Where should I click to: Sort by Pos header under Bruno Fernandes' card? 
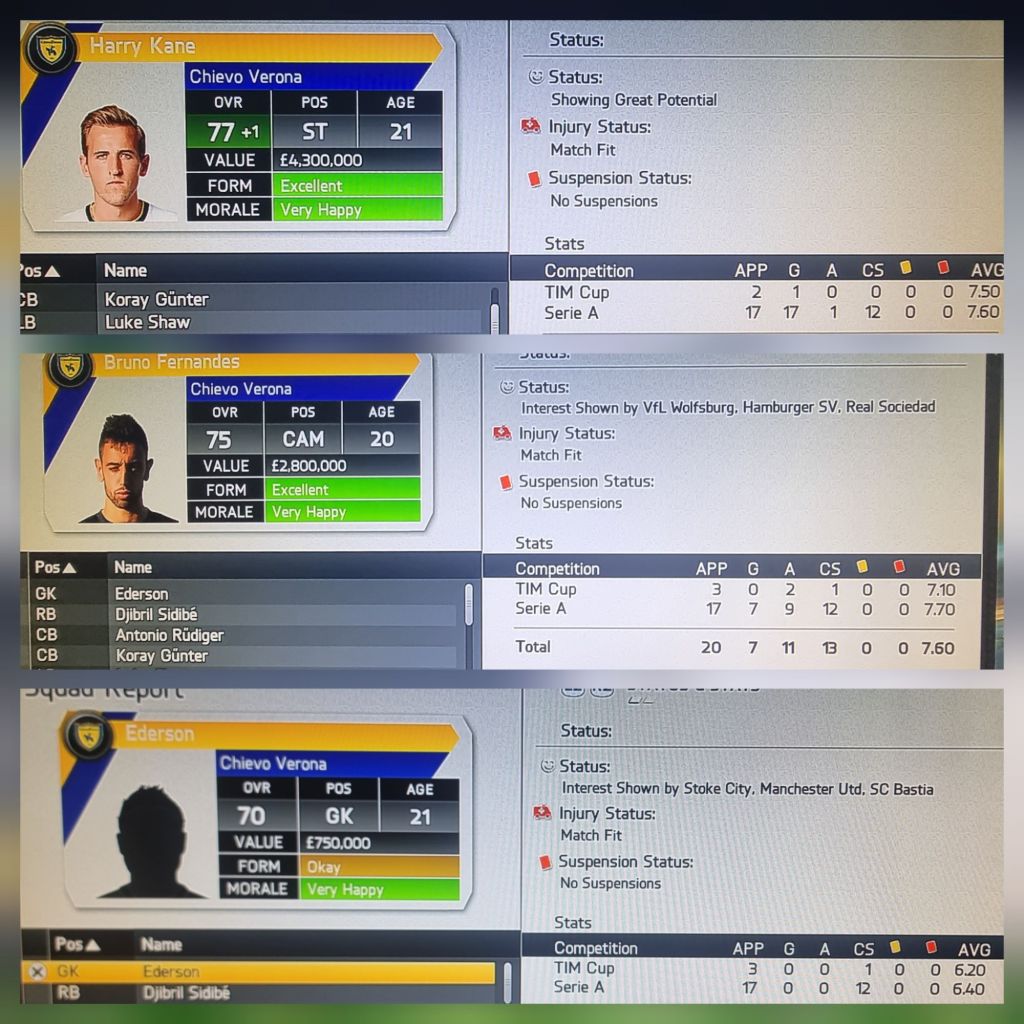click(55, 567)
